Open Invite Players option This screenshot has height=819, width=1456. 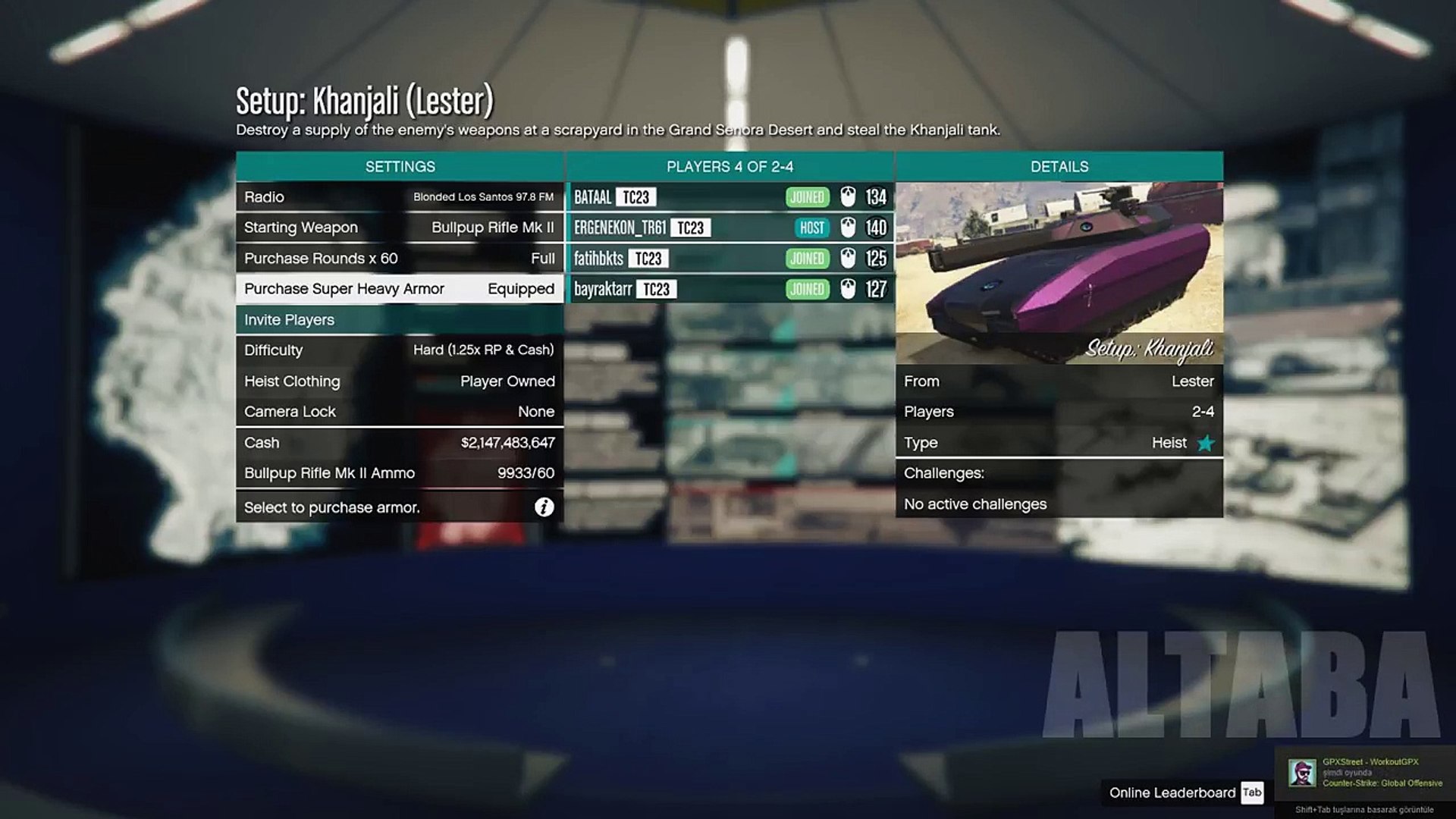(x=399, y=320)
